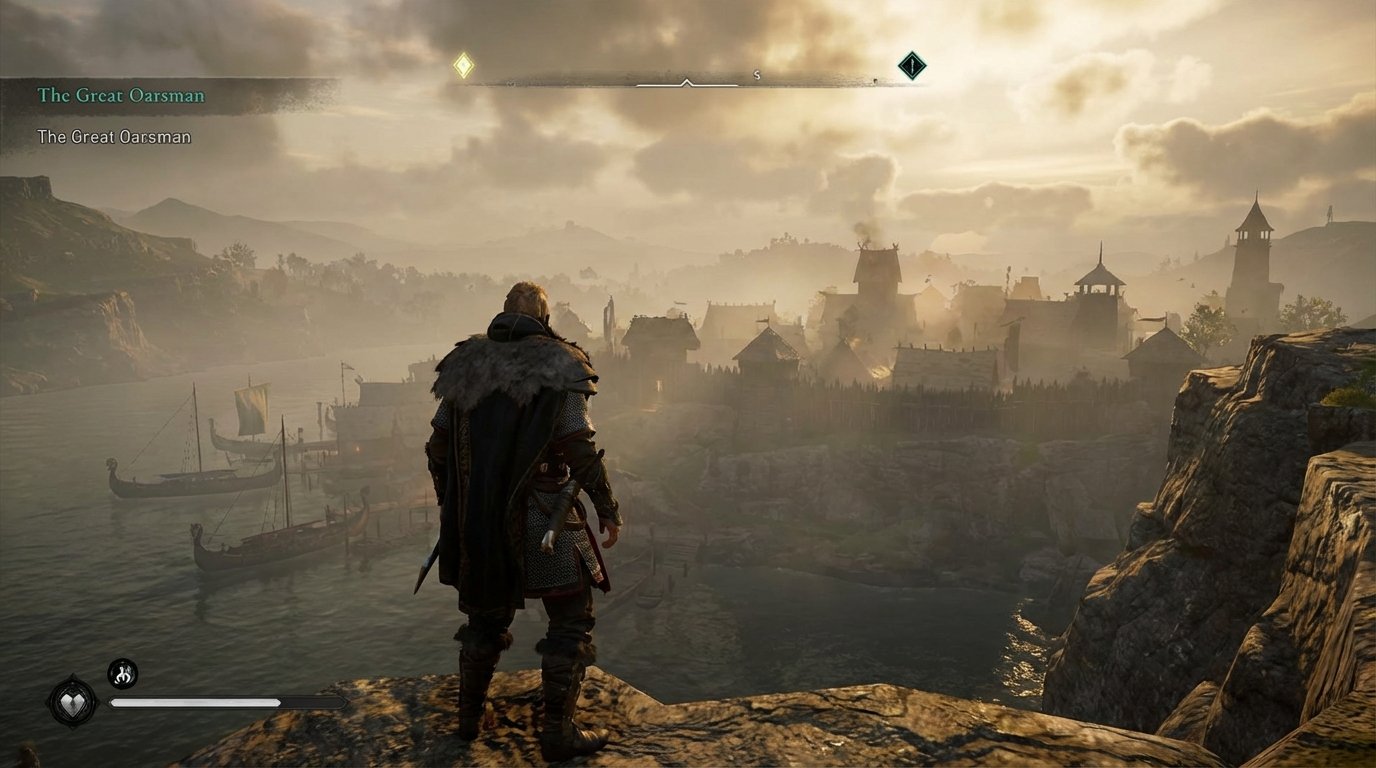
Task: Click the yellow quest diamond marker on the compass
Action: [x=462, y=65]
